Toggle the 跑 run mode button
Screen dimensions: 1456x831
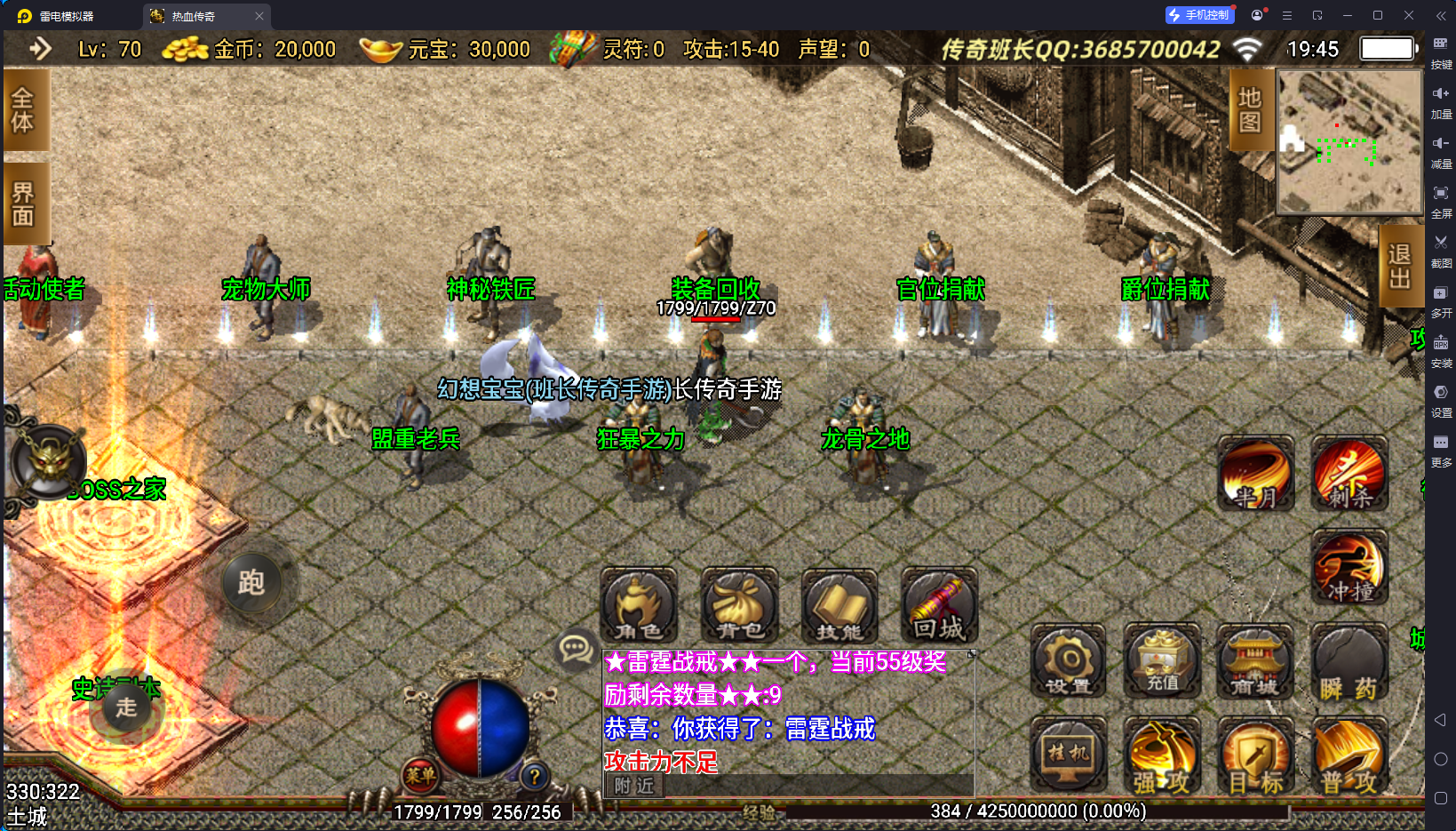coord(253,583)
